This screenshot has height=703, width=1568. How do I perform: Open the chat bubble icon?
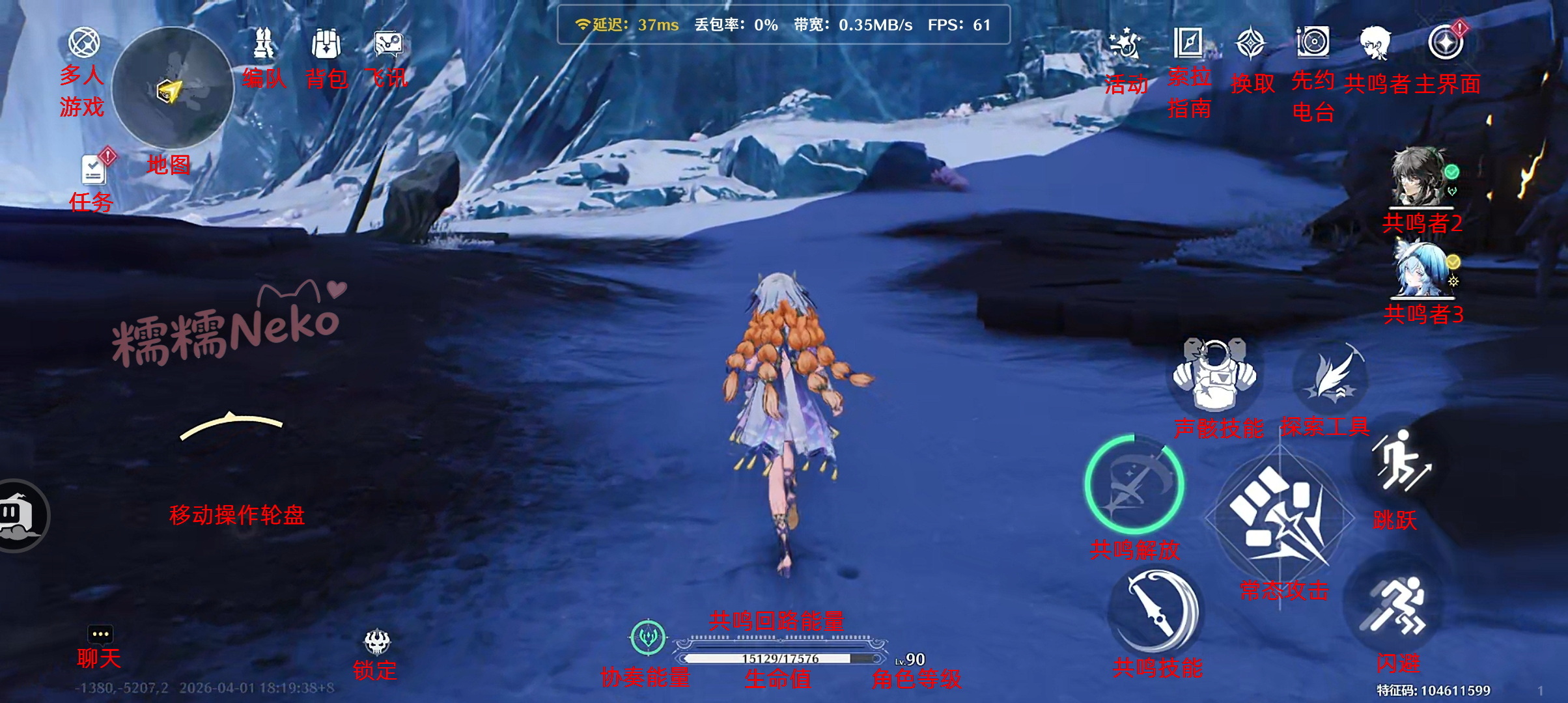[x=100, y=634]
